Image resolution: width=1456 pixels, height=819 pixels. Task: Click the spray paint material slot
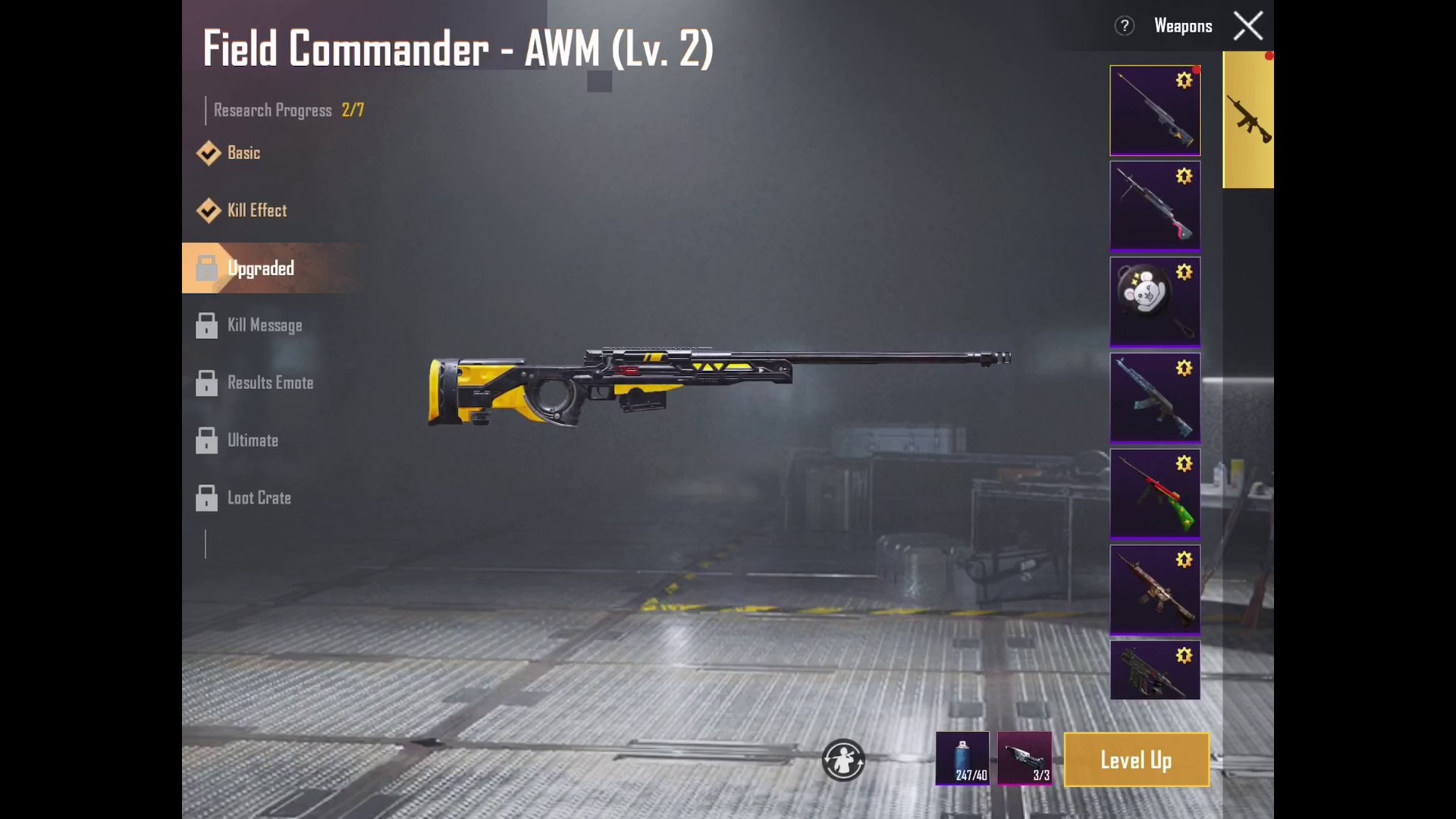(962, 758)
